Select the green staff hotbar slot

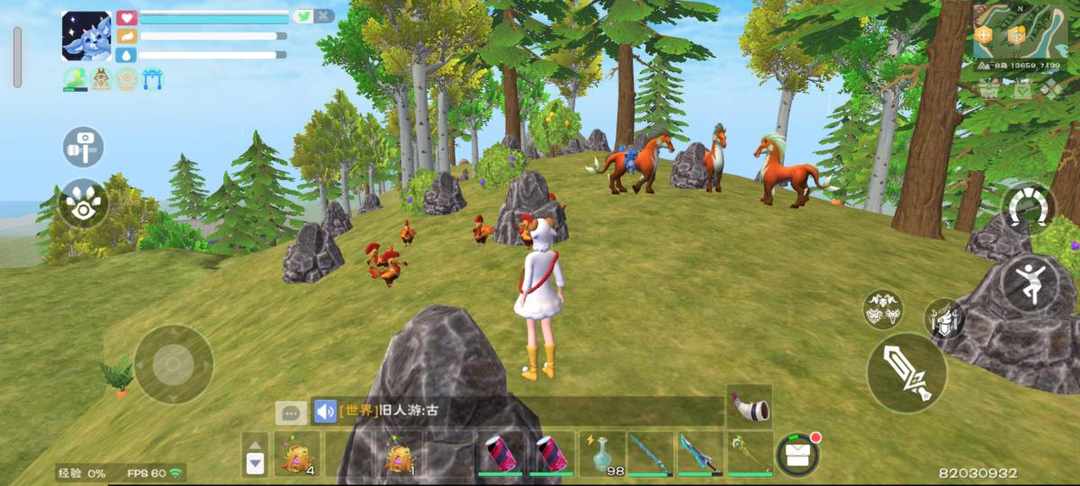(x=749, y=454)
